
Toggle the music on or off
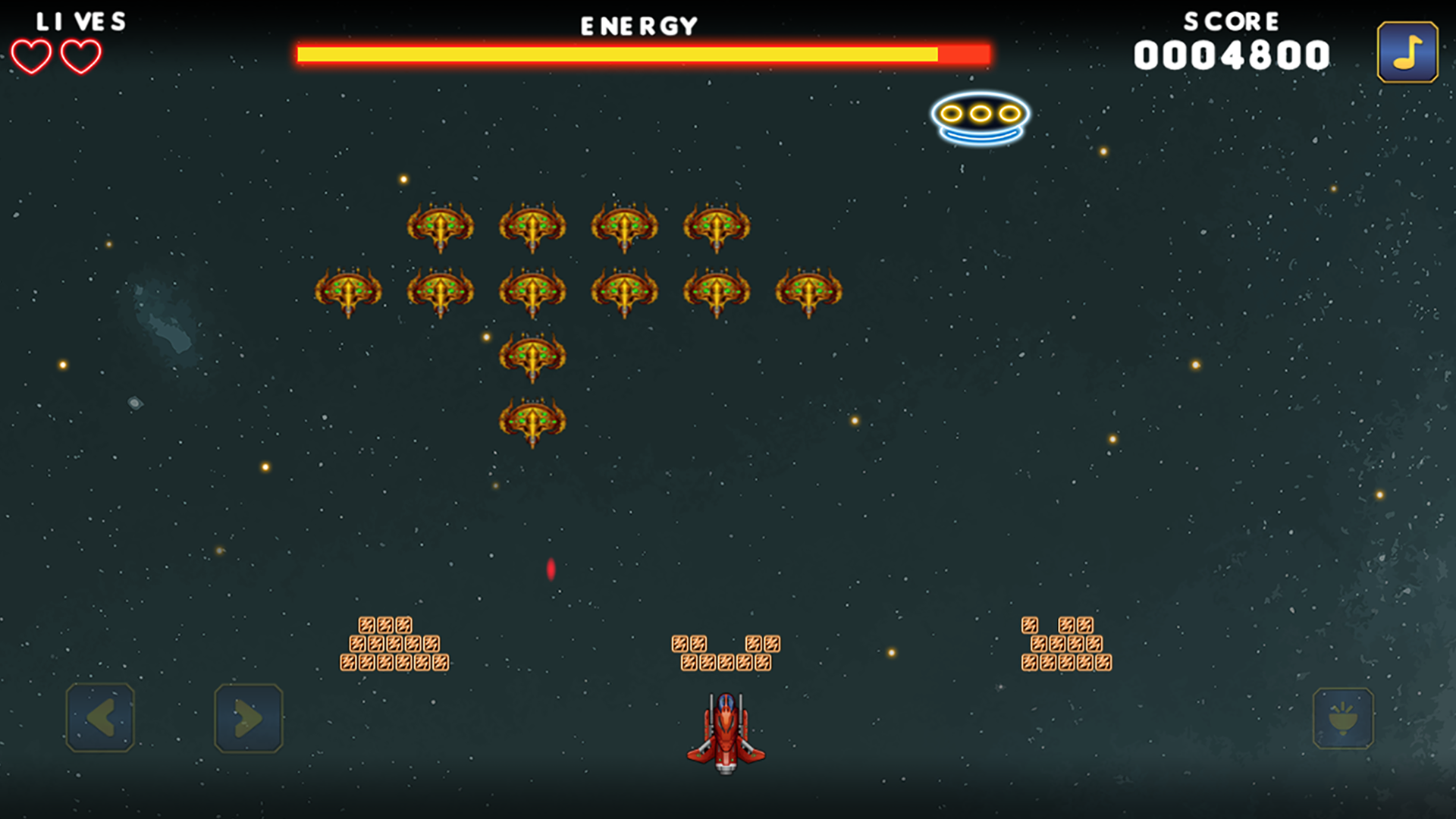[1407, 53]
